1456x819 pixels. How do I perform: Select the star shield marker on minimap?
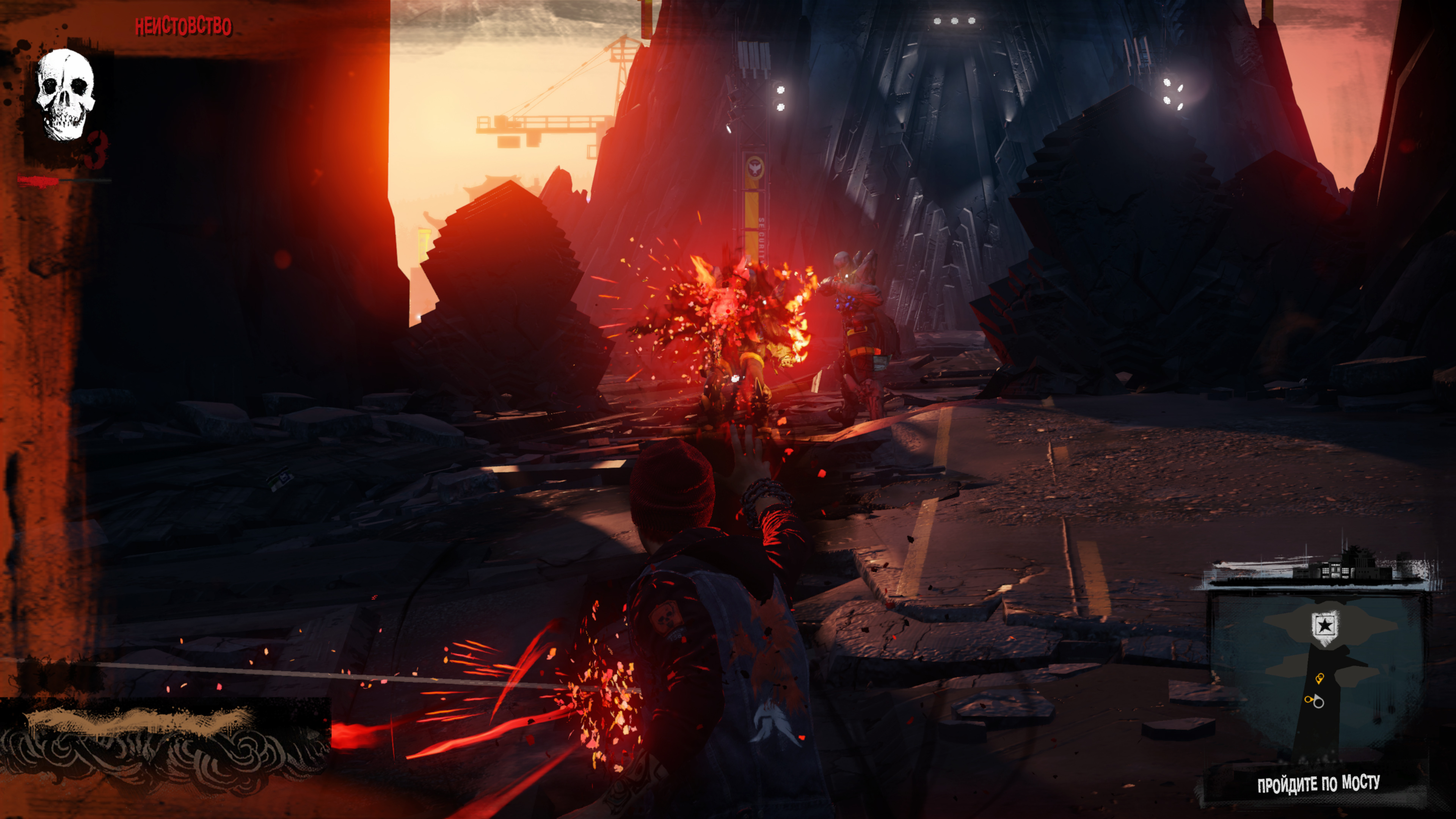coord(1324,626)
